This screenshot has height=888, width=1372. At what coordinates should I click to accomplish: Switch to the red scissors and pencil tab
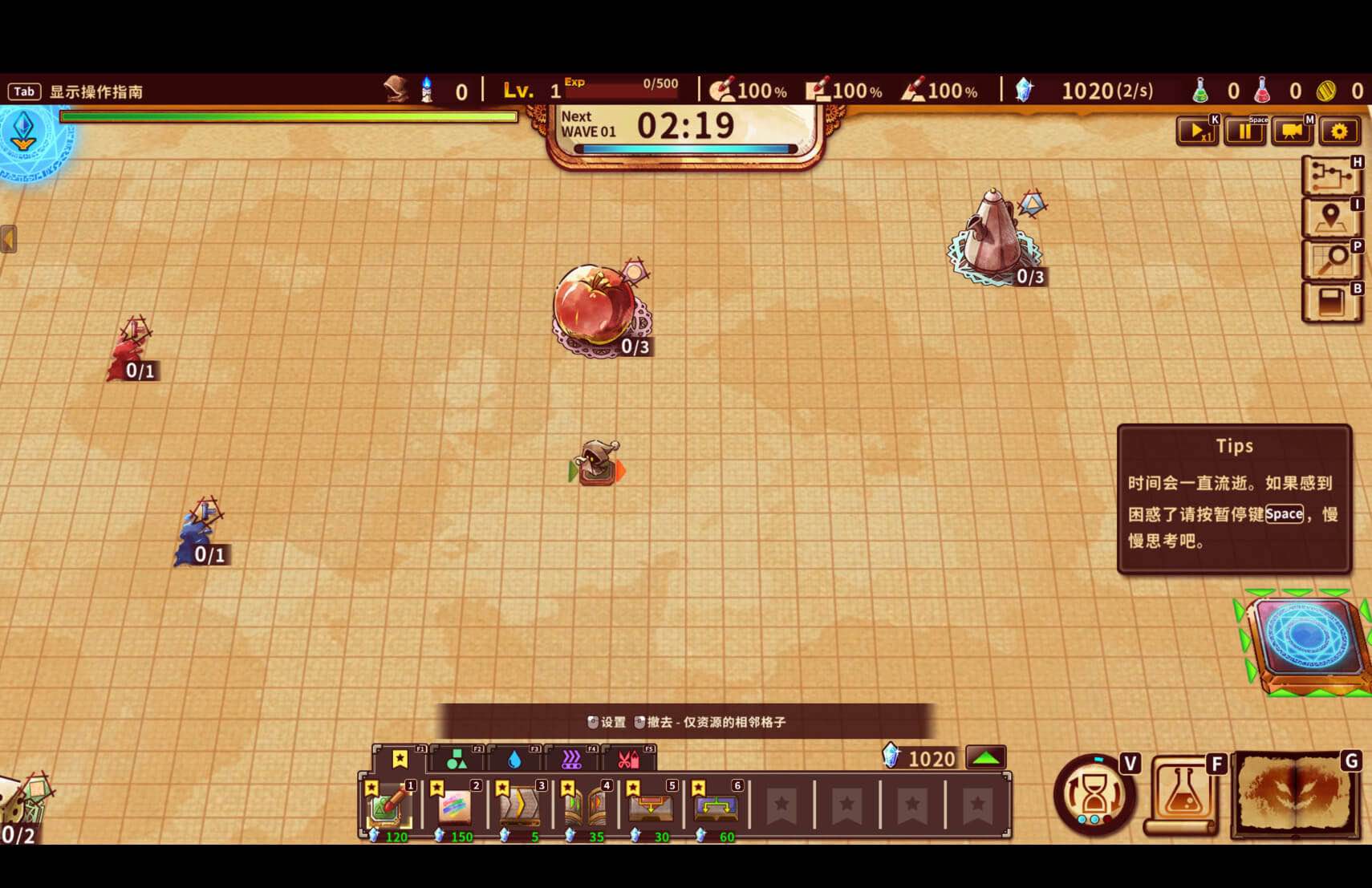point(628,759)
